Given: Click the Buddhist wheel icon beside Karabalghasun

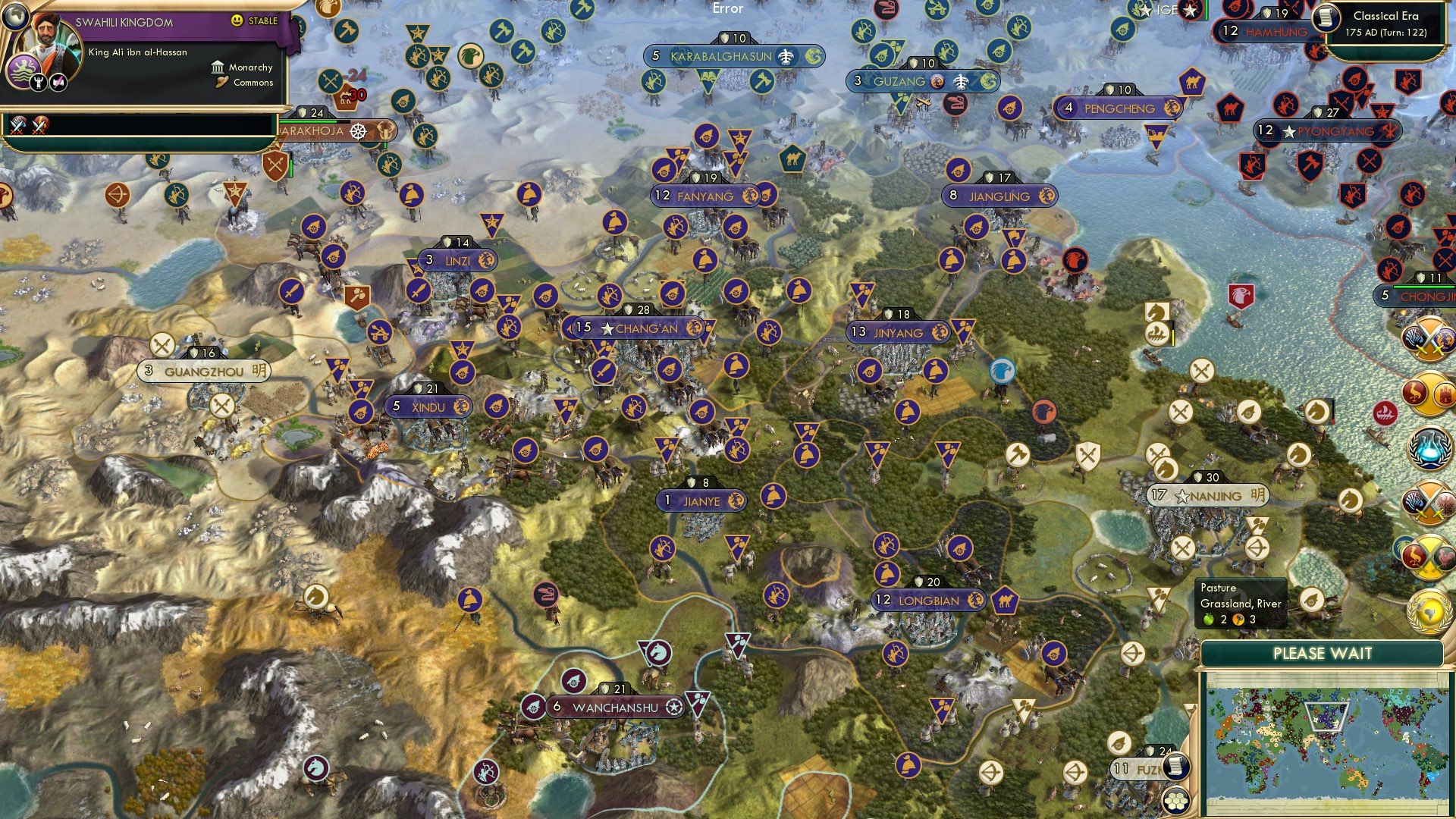Looking at the screenshot, I should pos(813,57).
